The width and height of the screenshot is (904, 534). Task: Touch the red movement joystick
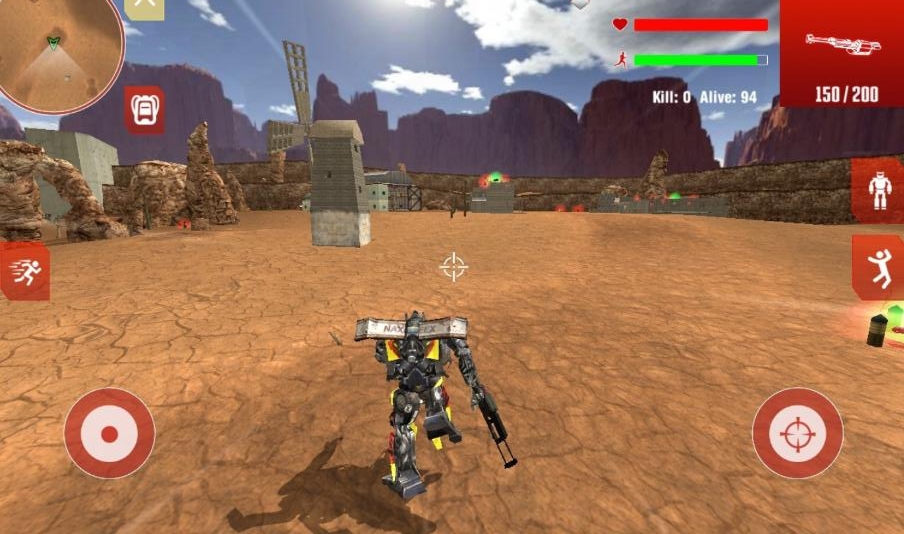pyautogui.click(x=109, y=433)
